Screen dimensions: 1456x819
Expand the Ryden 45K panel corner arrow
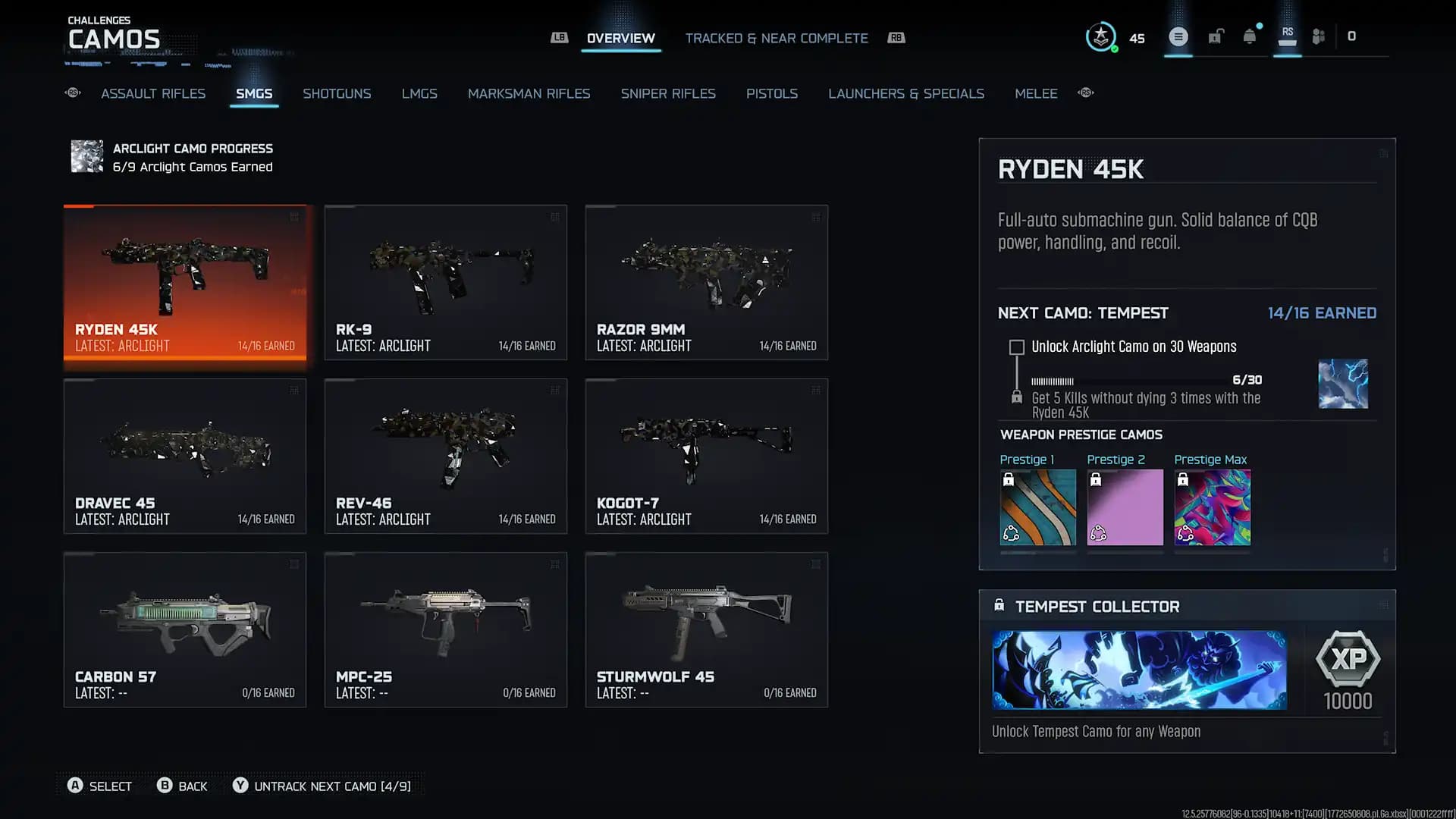(1385, 153)
